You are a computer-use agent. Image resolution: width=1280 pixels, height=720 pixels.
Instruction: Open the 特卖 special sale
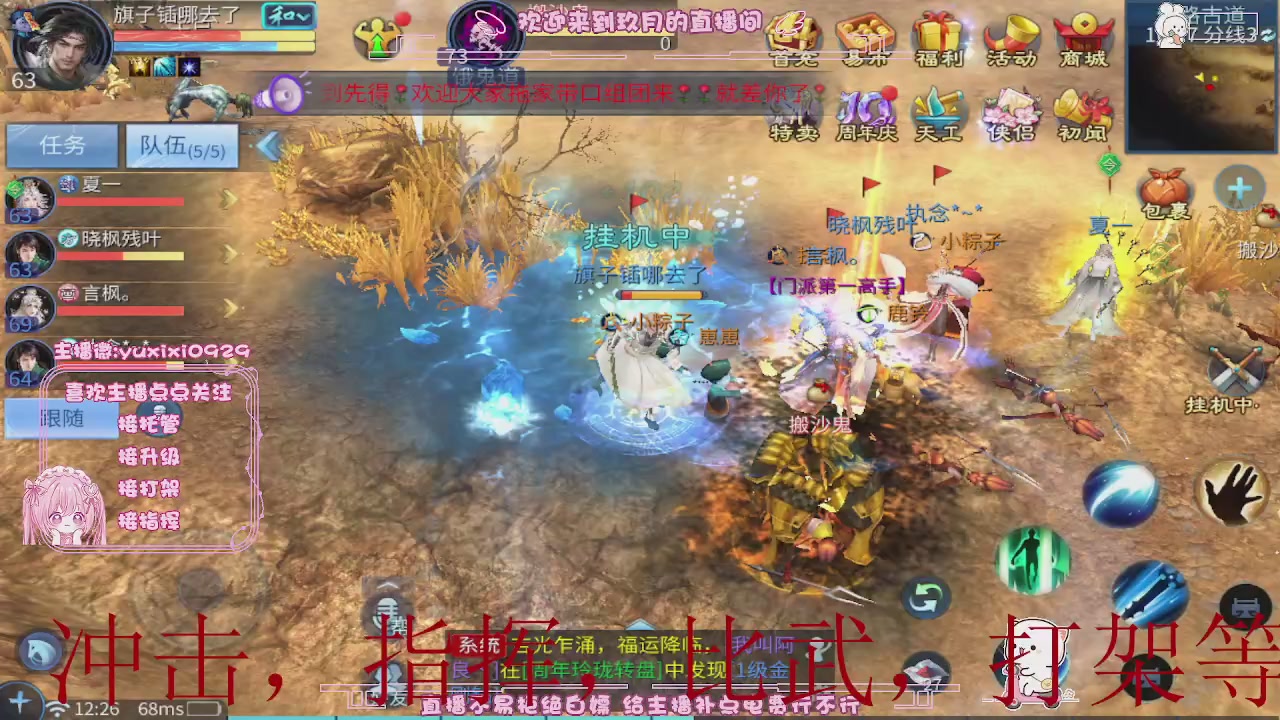[794, 110]
